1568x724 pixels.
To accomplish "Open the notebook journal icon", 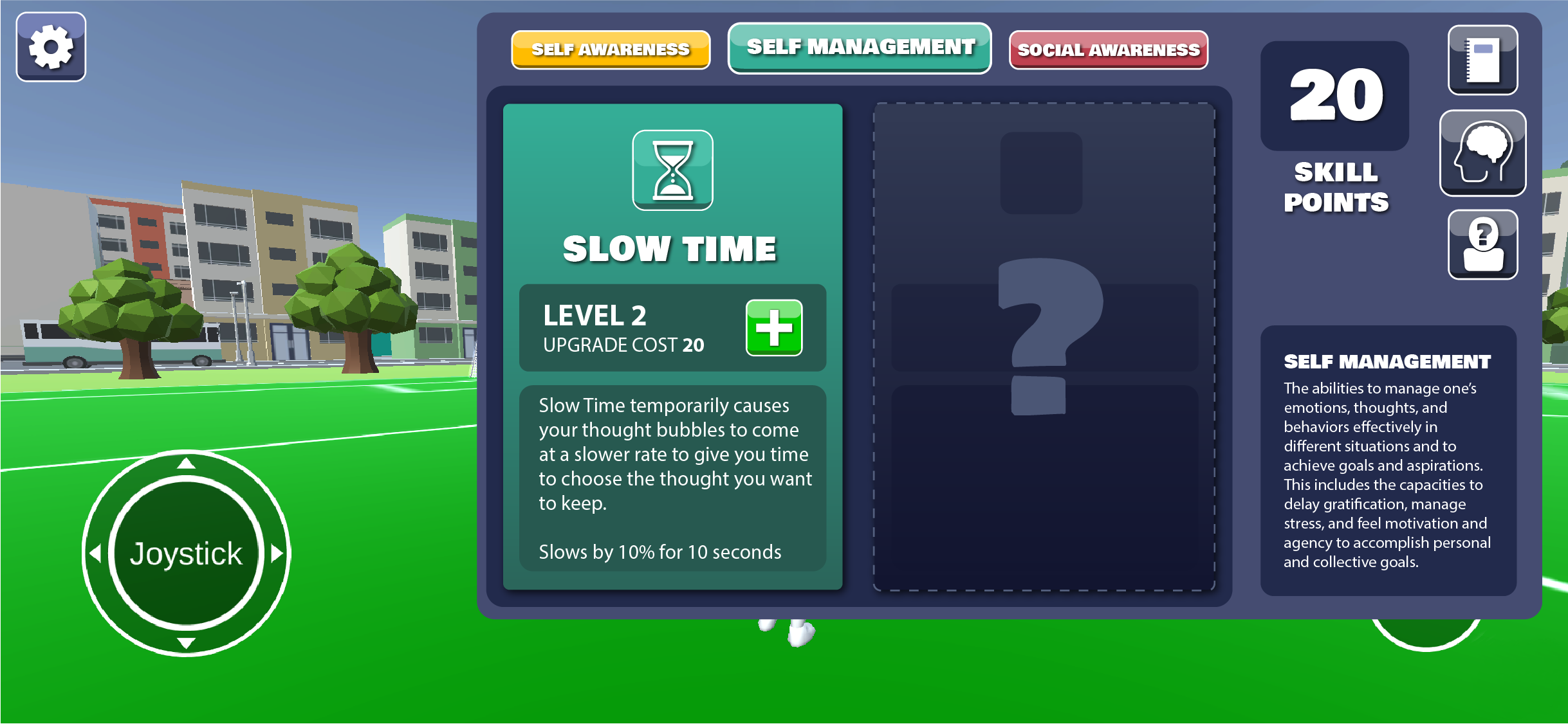I will (1482, 60).
